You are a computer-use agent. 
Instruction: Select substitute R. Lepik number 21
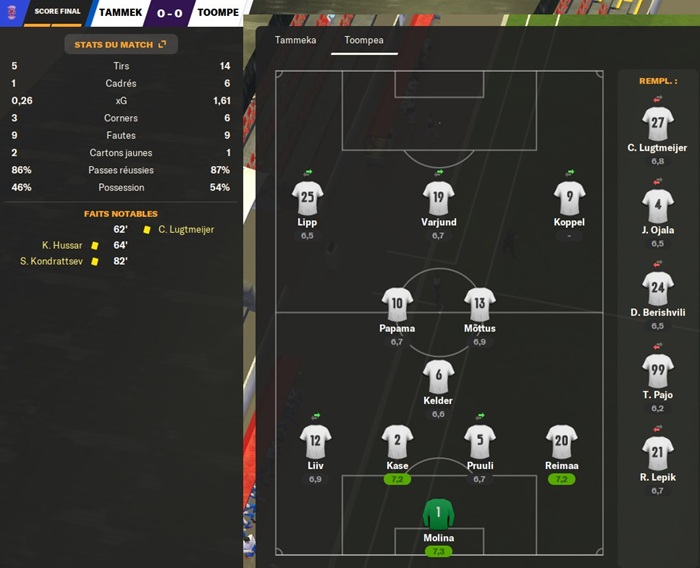(657, 453)
